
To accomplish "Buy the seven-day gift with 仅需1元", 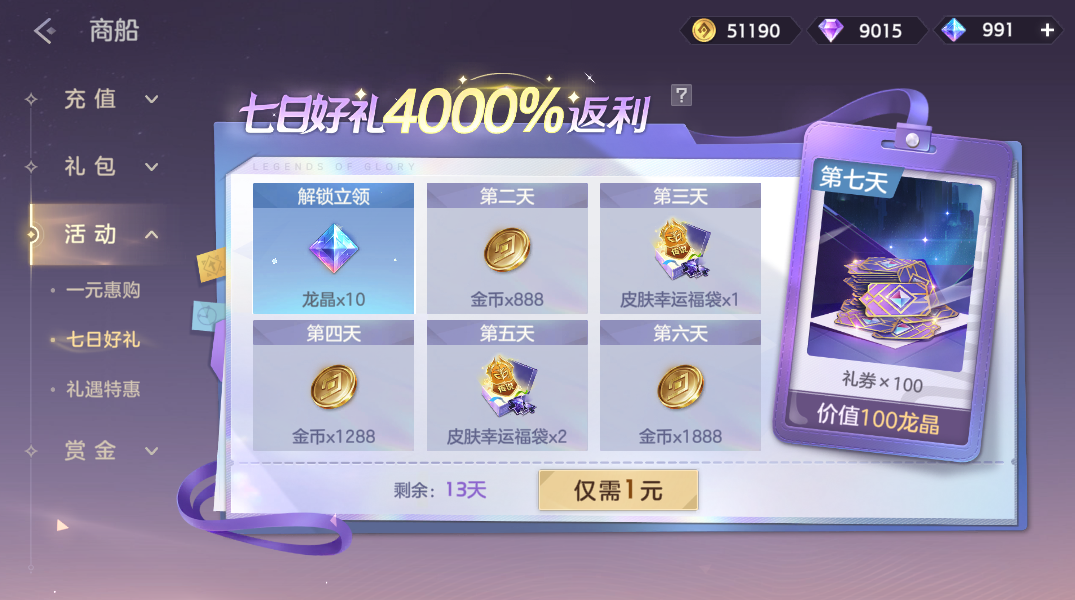I will pyautogui.click(x=618, y=490).
